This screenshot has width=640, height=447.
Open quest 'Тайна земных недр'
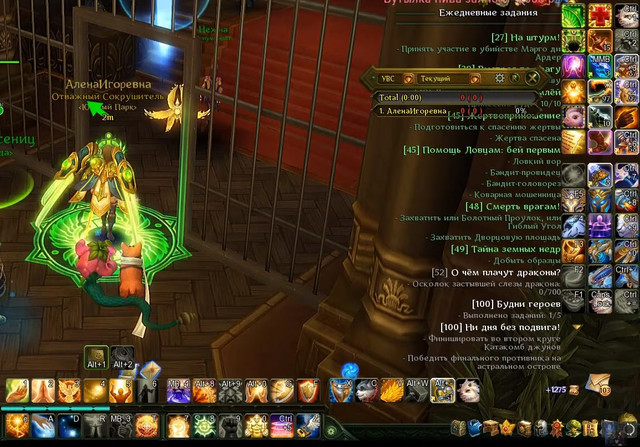tap(506, 248)
